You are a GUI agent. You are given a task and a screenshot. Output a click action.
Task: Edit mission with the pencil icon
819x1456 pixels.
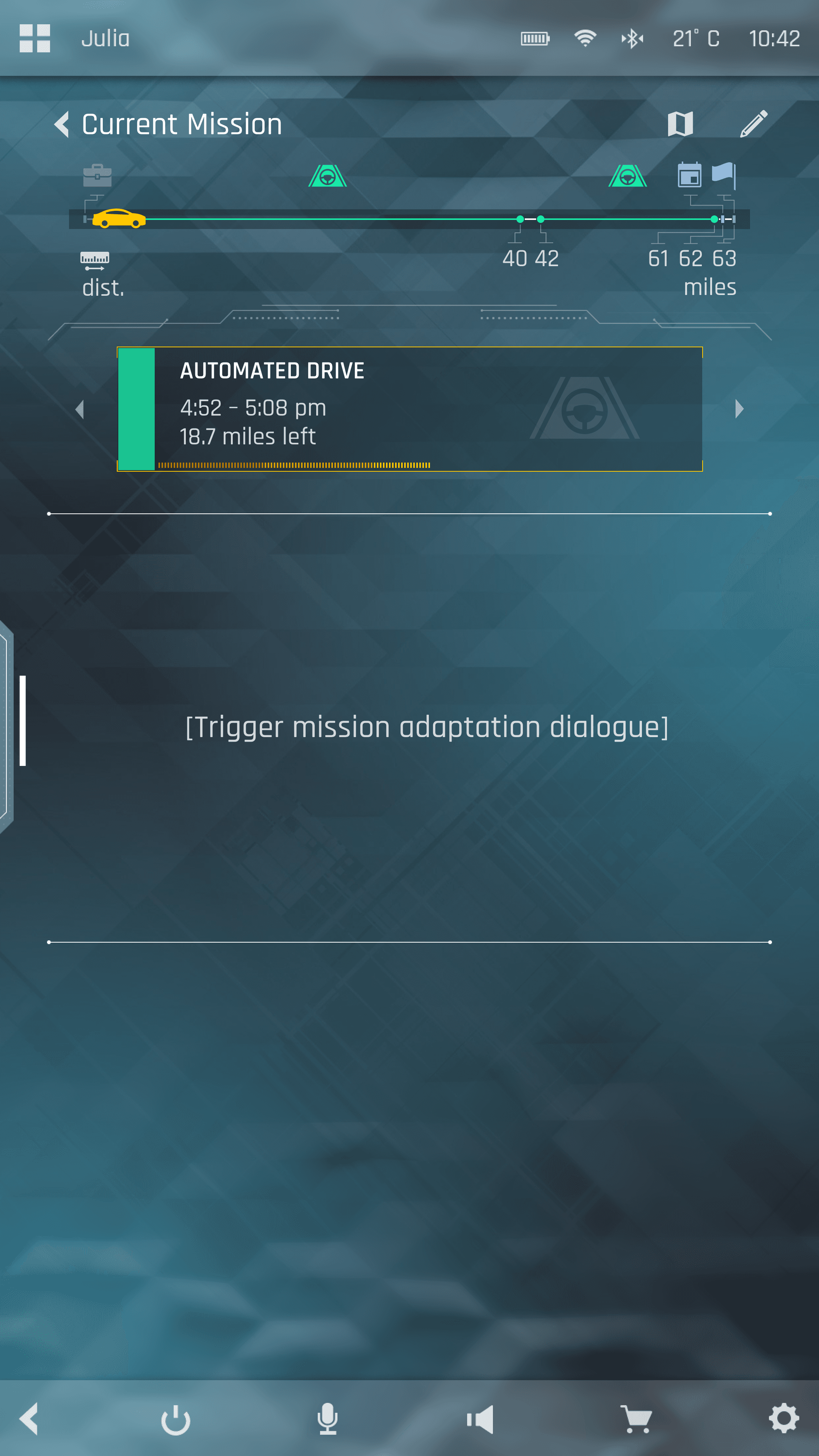click(x=753, y=124)
